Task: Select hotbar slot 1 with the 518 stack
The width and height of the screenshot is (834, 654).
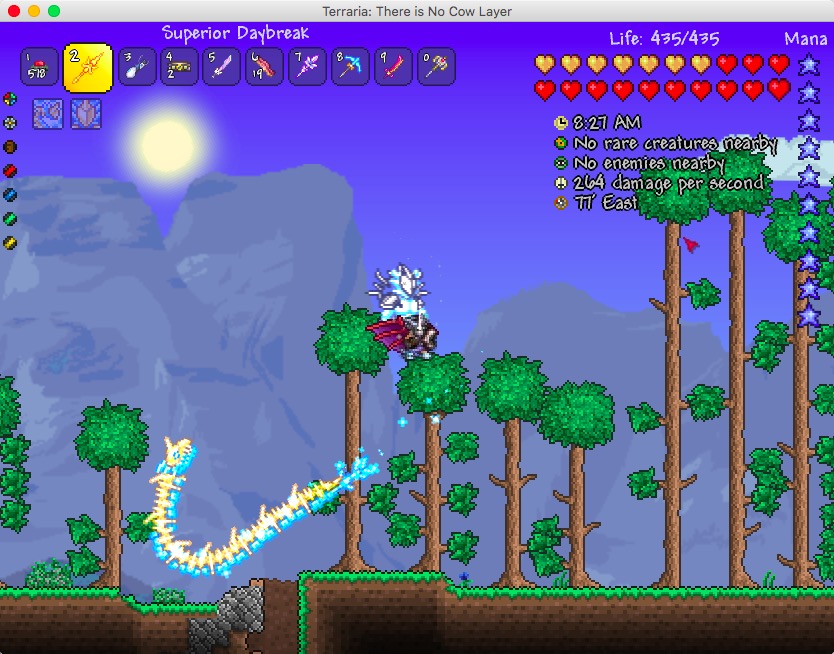Action: [38, 68]
